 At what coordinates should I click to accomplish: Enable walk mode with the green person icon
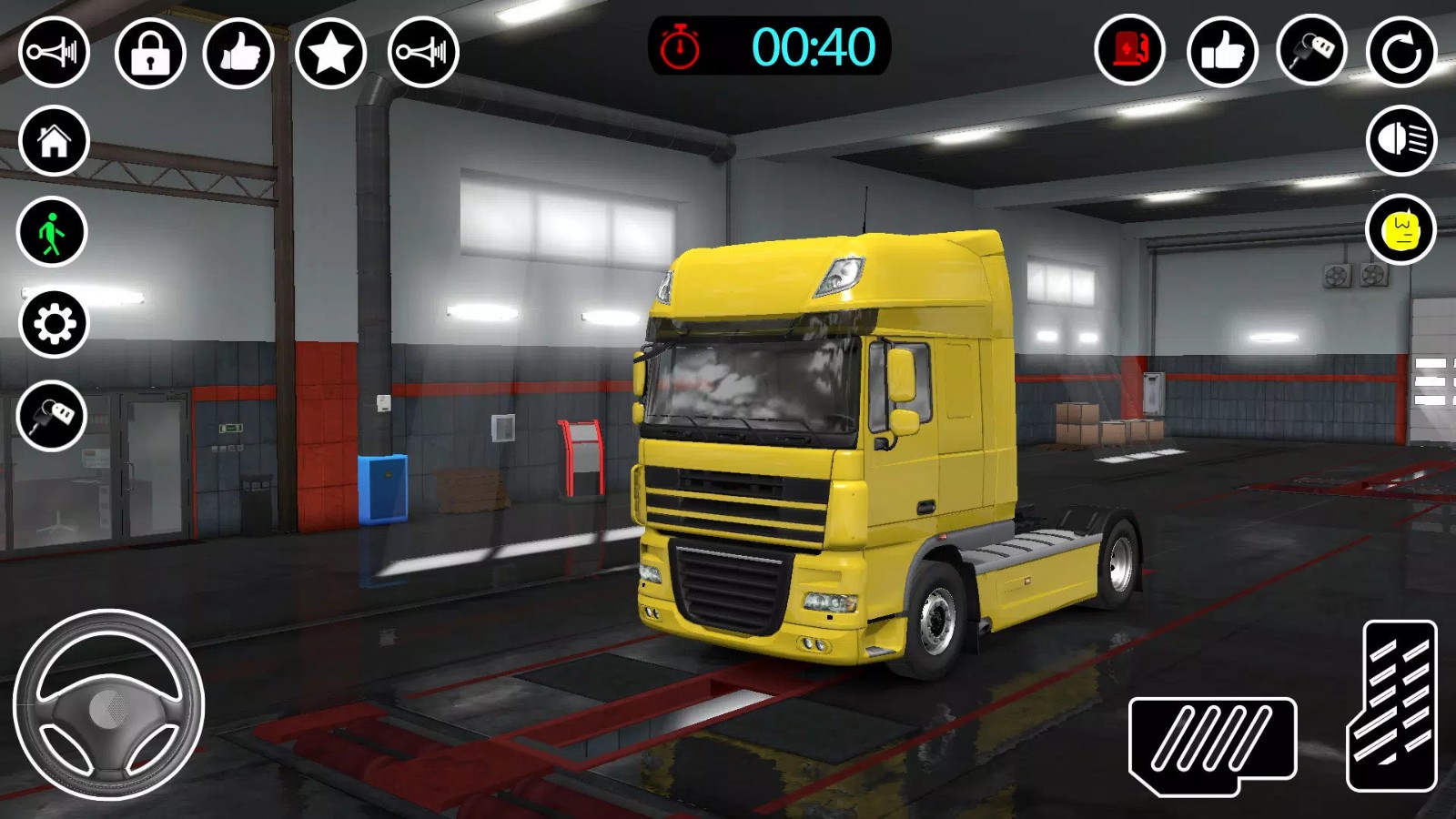[54, 230]
